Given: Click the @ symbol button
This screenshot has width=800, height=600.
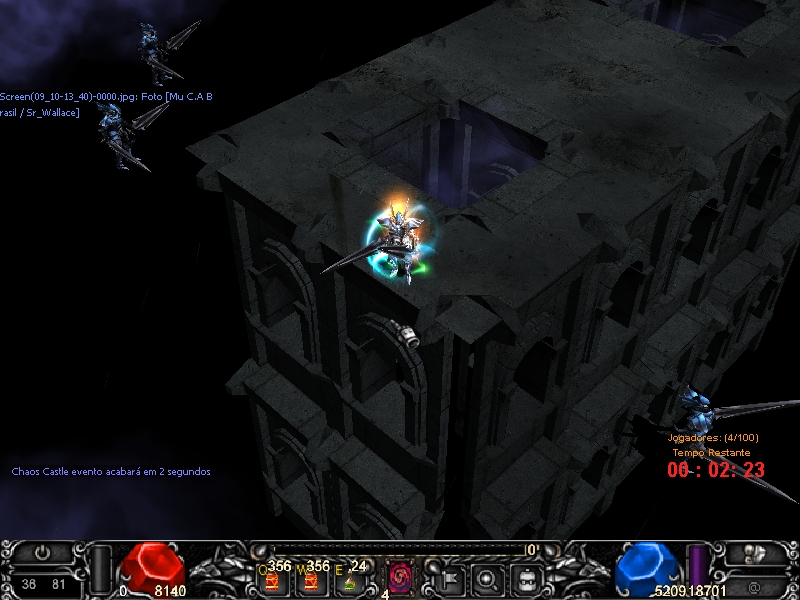Looking at the screenshot, I should pyautogui.click(x=754, y=585).
